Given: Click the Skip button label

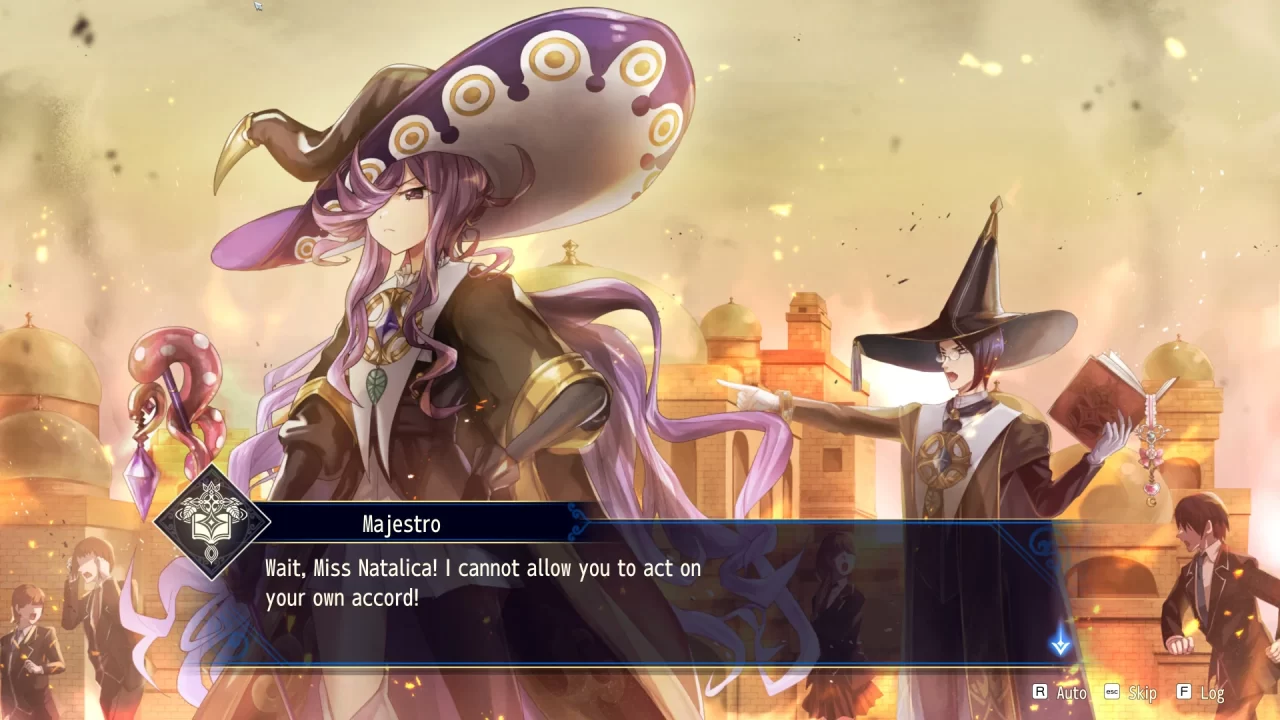Looking at the screenshot, I should pos(1141,692).
